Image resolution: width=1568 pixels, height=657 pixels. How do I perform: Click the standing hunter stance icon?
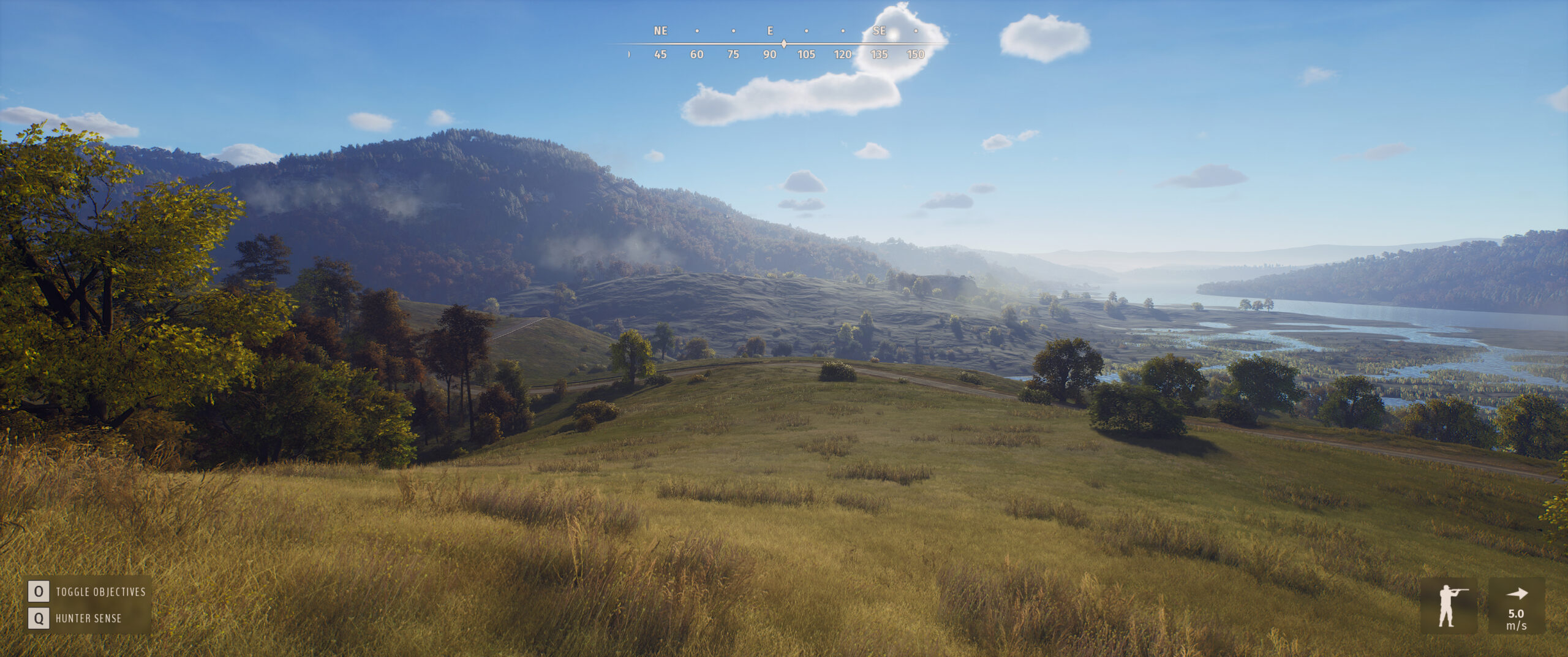(x=1449, y=606)
